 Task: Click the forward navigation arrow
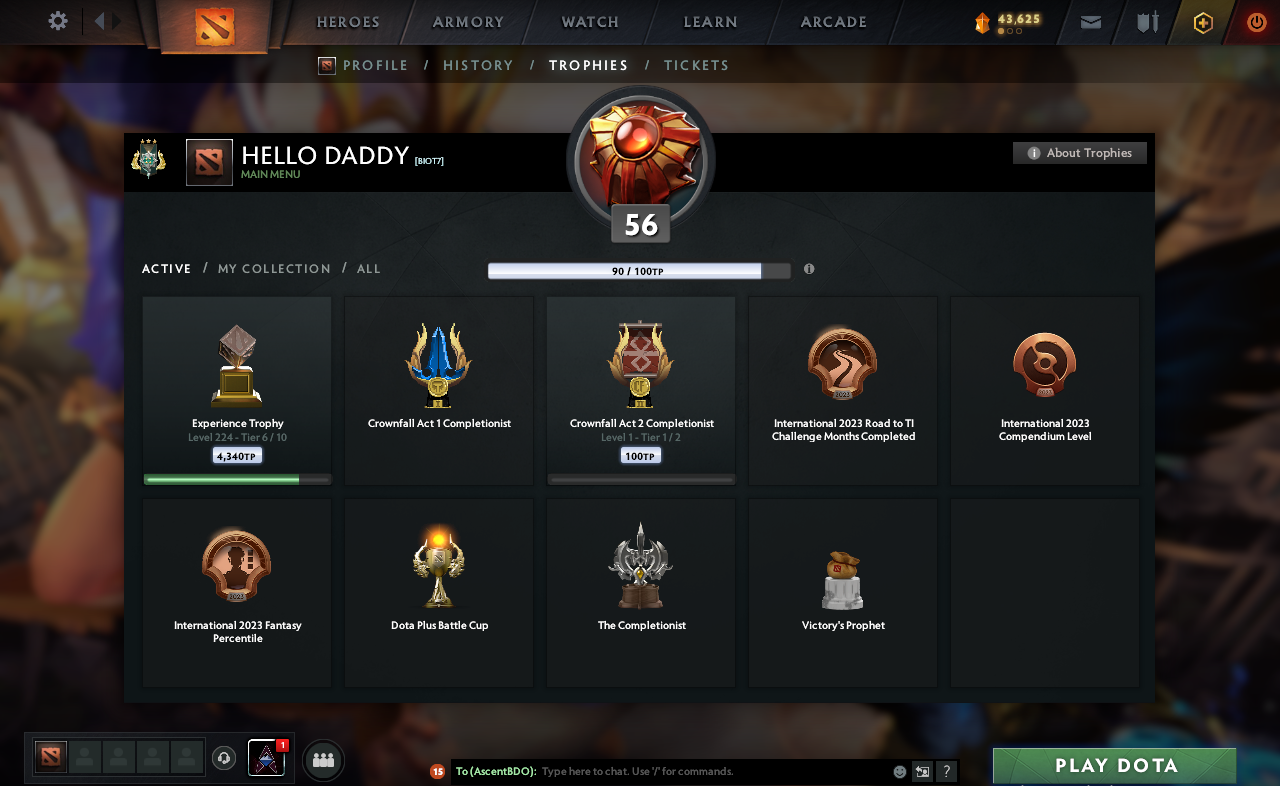[x=117, y=20]
